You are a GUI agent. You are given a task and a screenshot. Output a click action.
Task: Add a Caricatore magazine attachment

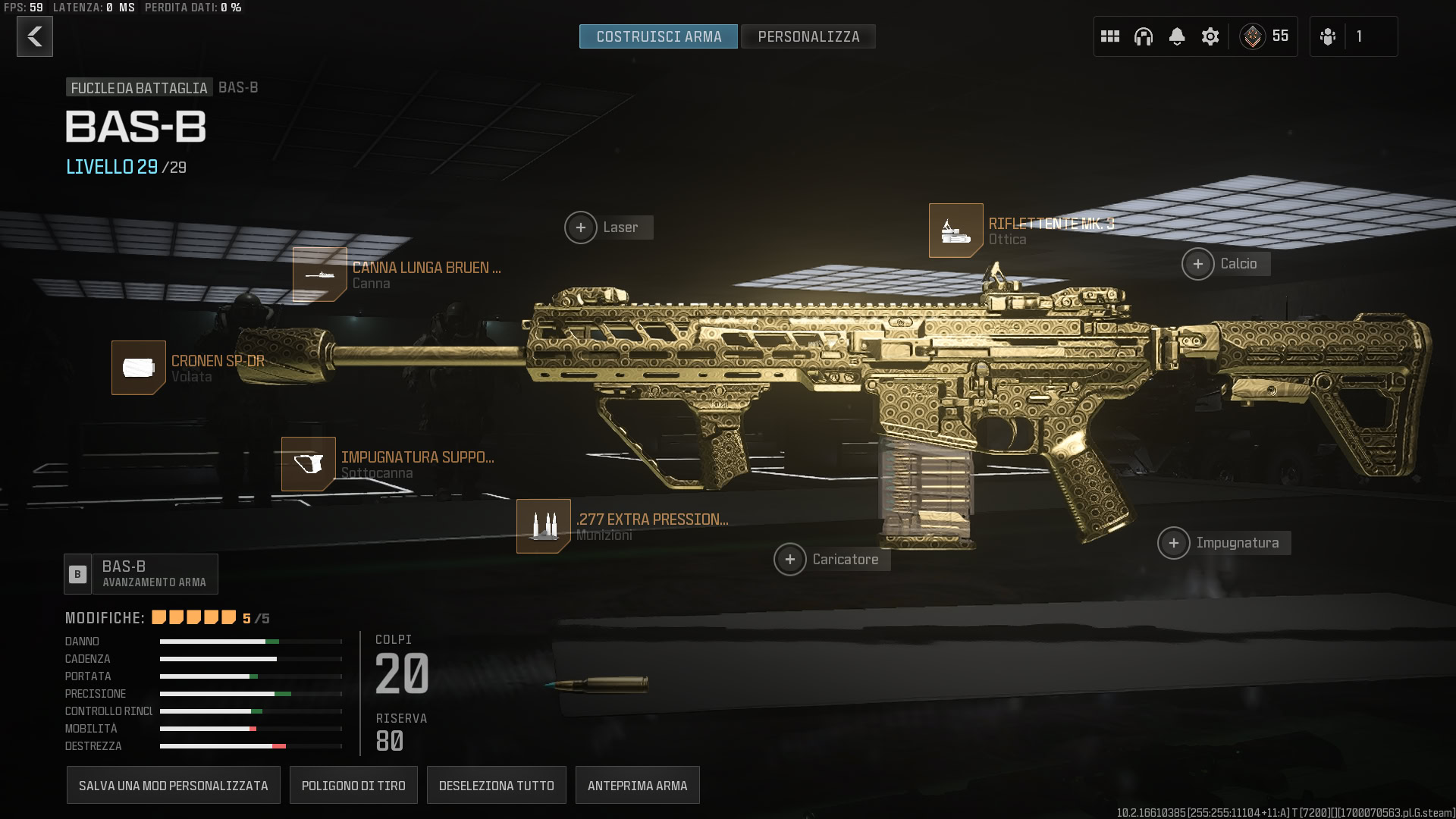[x=790, y=560]
